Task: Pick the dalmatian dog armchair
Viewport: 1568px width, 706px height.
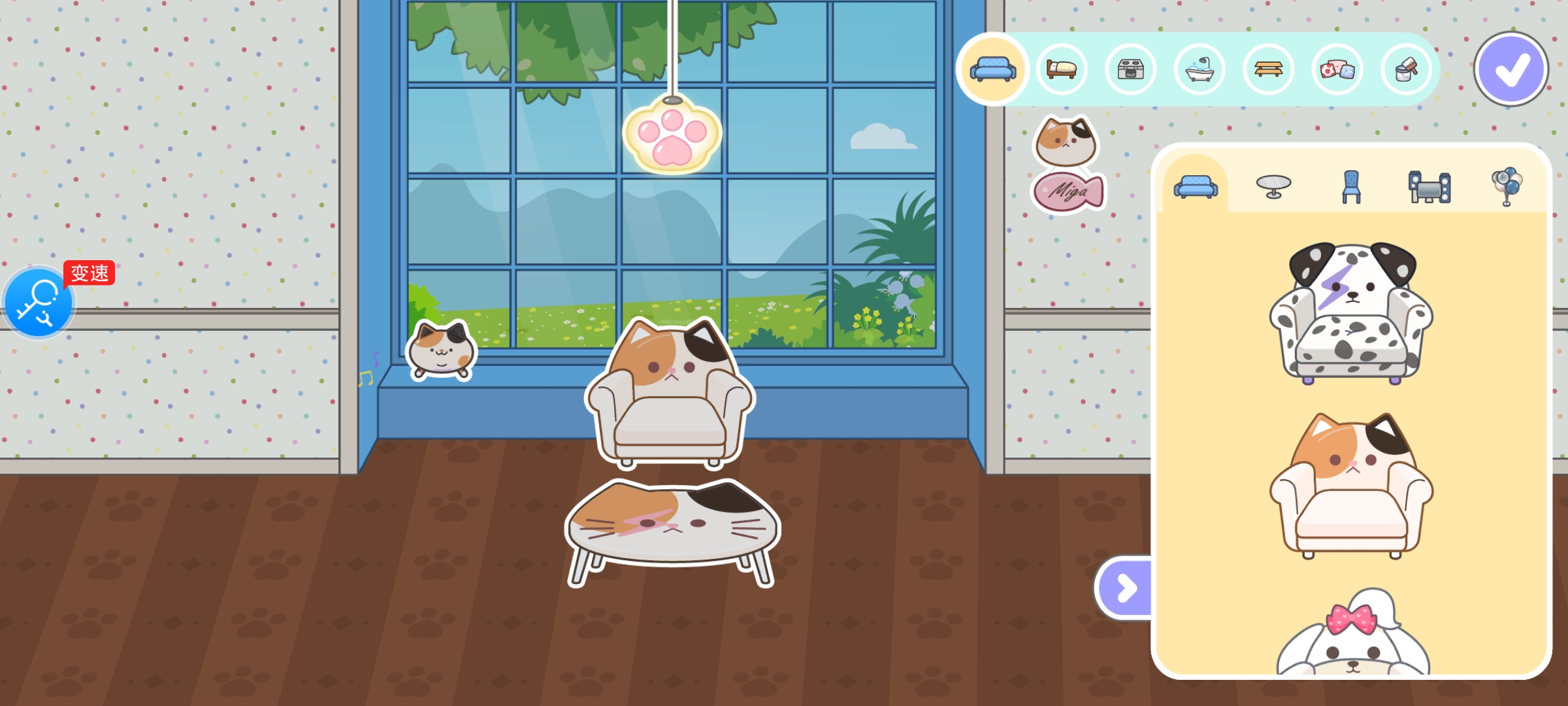Action: 1351,314
